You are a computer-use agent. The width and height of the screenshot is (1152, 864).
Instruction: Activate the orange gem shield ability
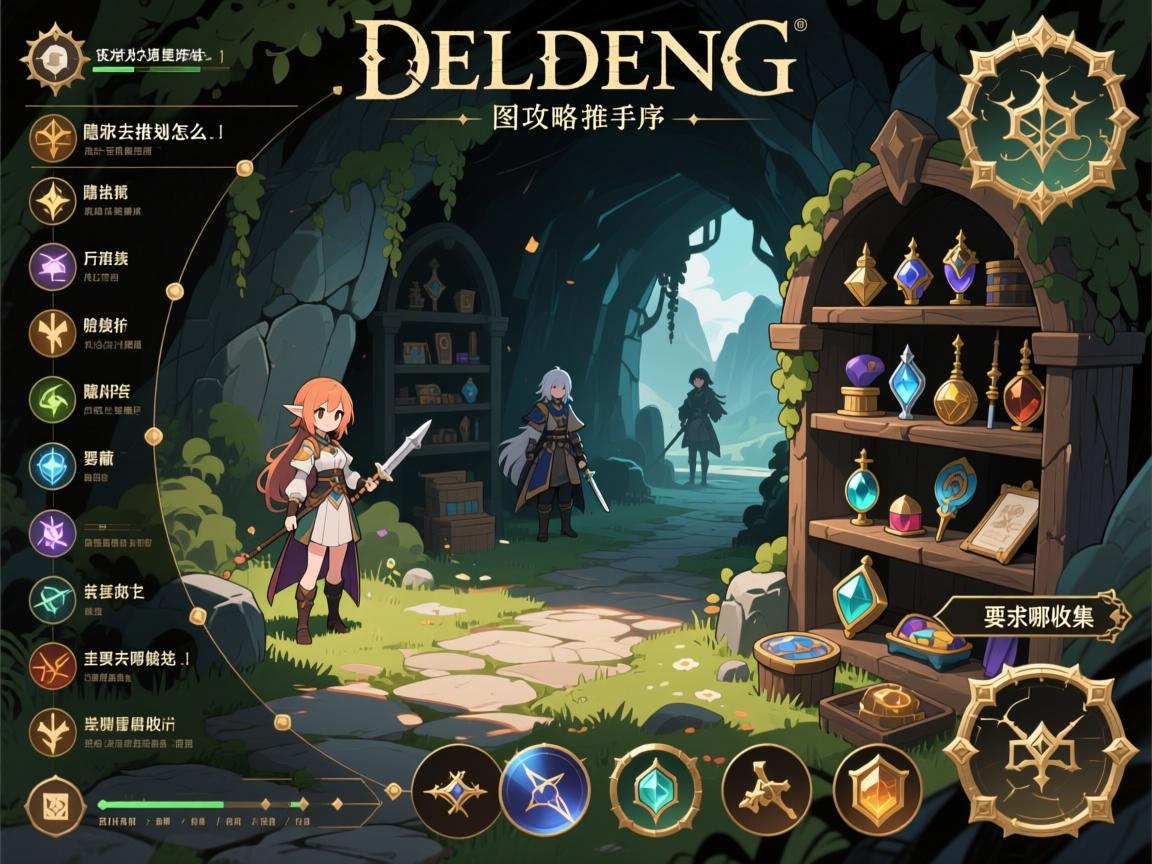(x=877, y=789)
